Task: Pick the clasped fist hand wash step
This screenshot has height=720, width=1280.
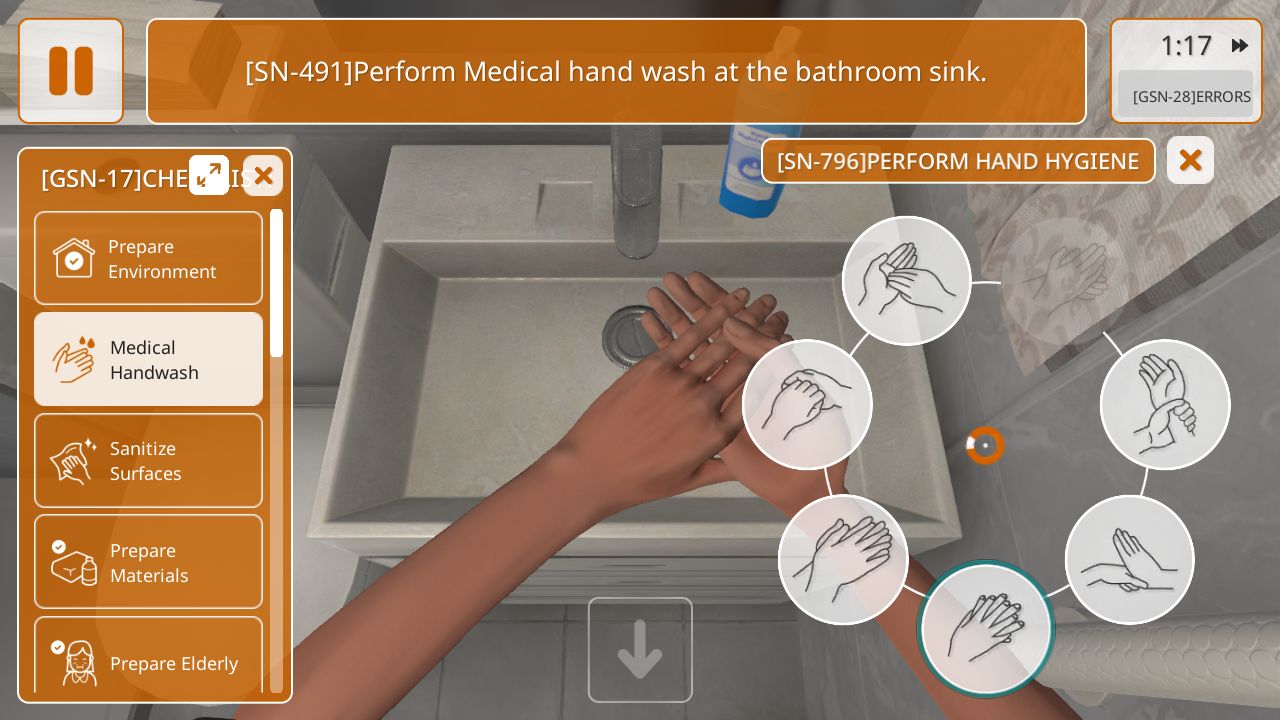Action: 807,404
